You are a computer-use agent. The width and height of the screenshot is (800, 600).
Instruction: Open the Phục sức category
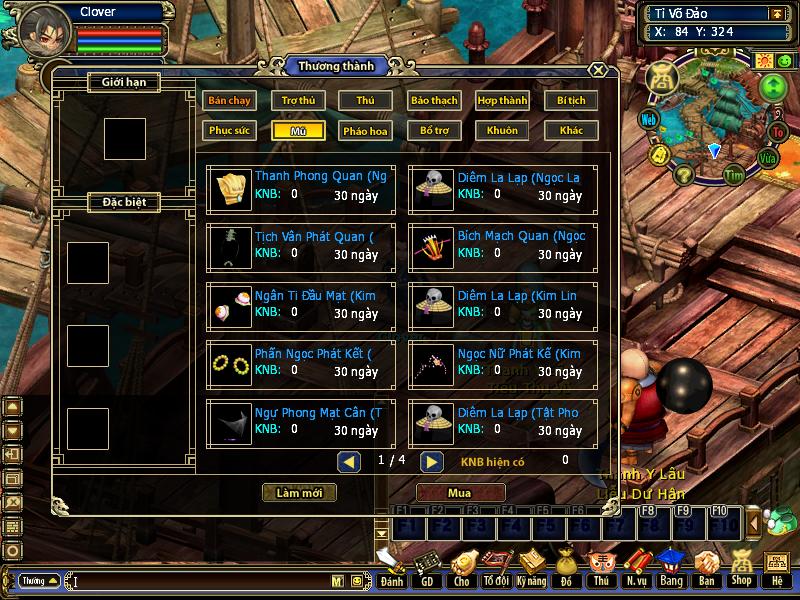[229, 130]
